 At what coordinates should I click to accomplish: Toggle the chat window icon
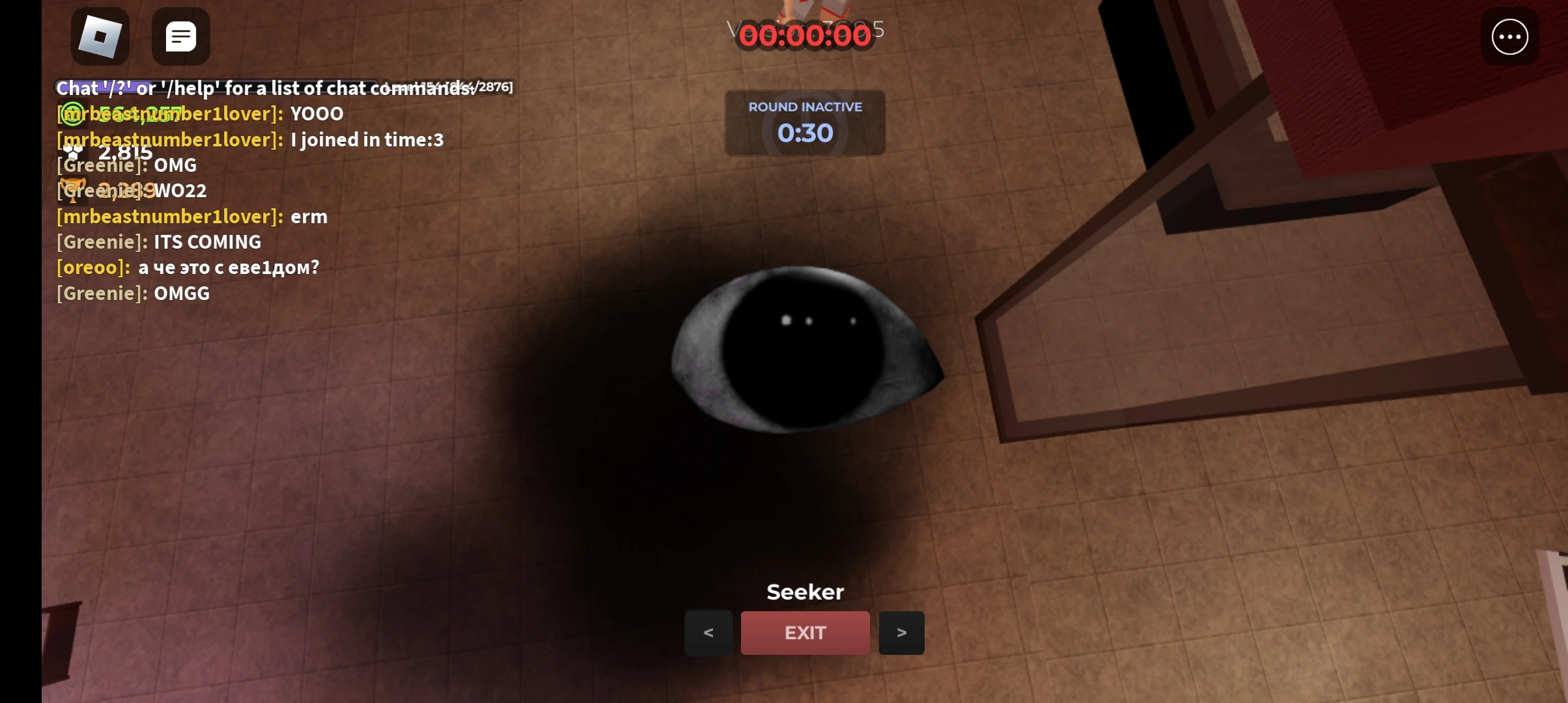click(x=180, y=36)
